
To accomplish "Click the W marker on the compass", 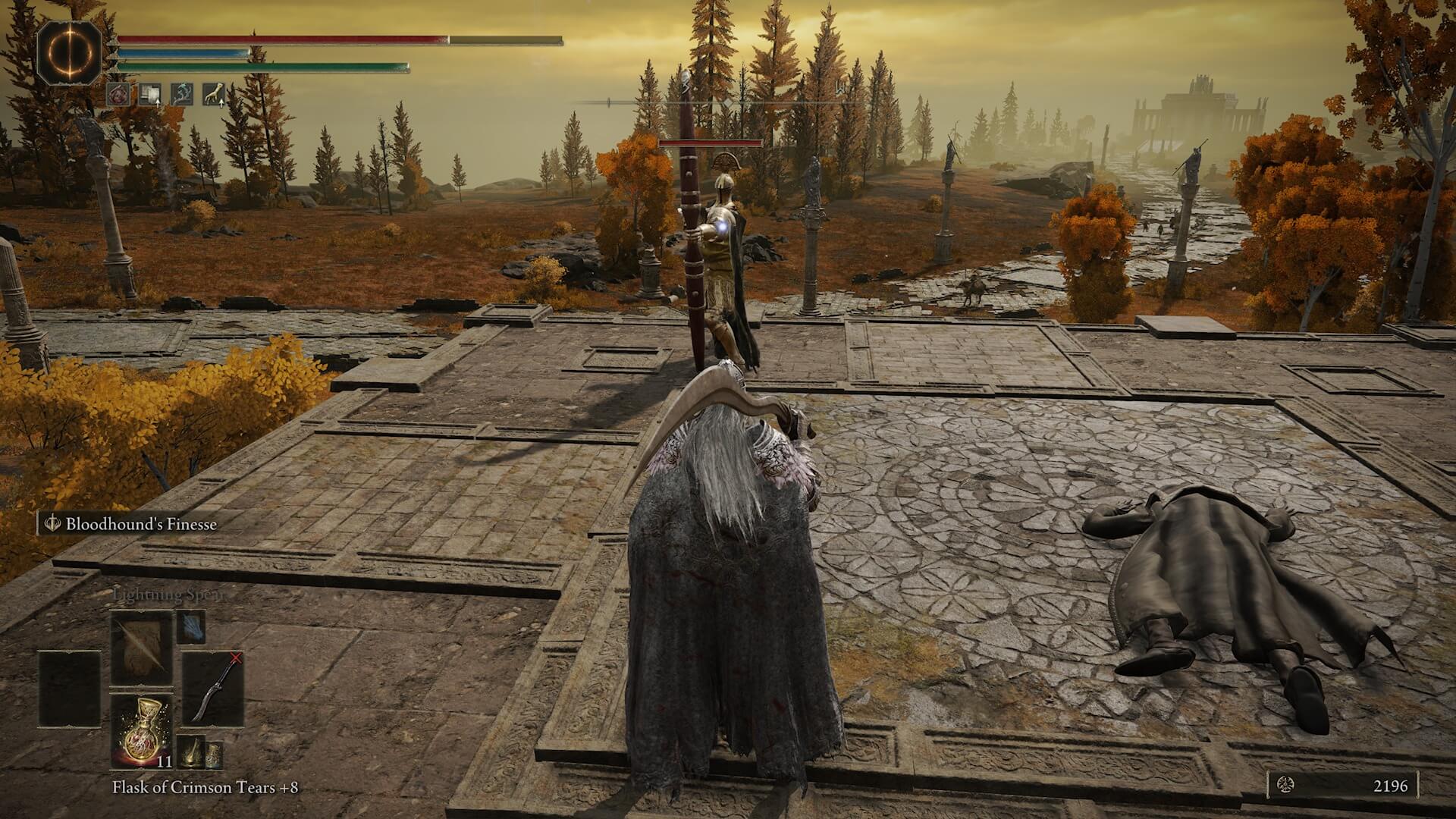I will (x=839, y=89).
